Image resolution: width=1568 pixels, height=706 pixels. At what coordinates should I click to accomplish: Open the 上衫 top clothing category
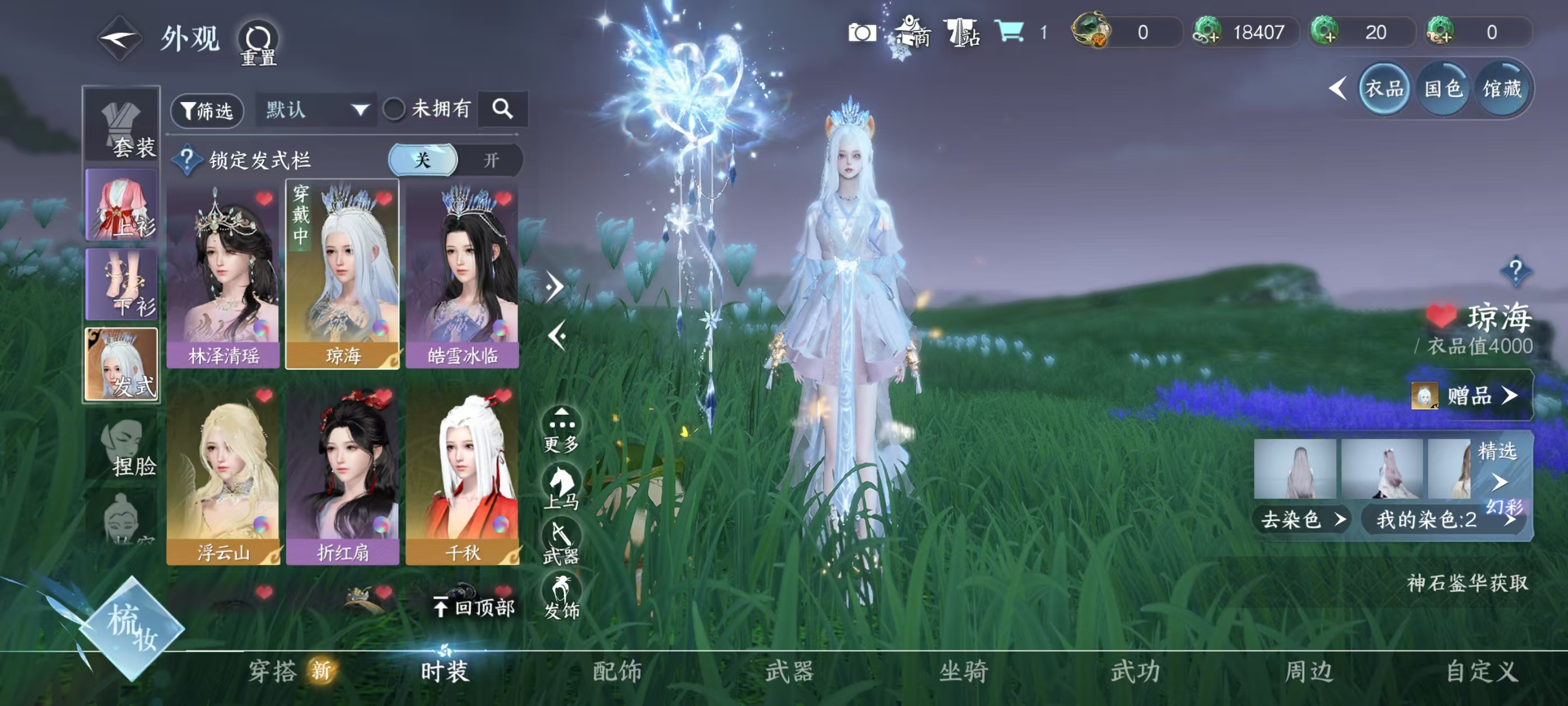tap(122, 205)
